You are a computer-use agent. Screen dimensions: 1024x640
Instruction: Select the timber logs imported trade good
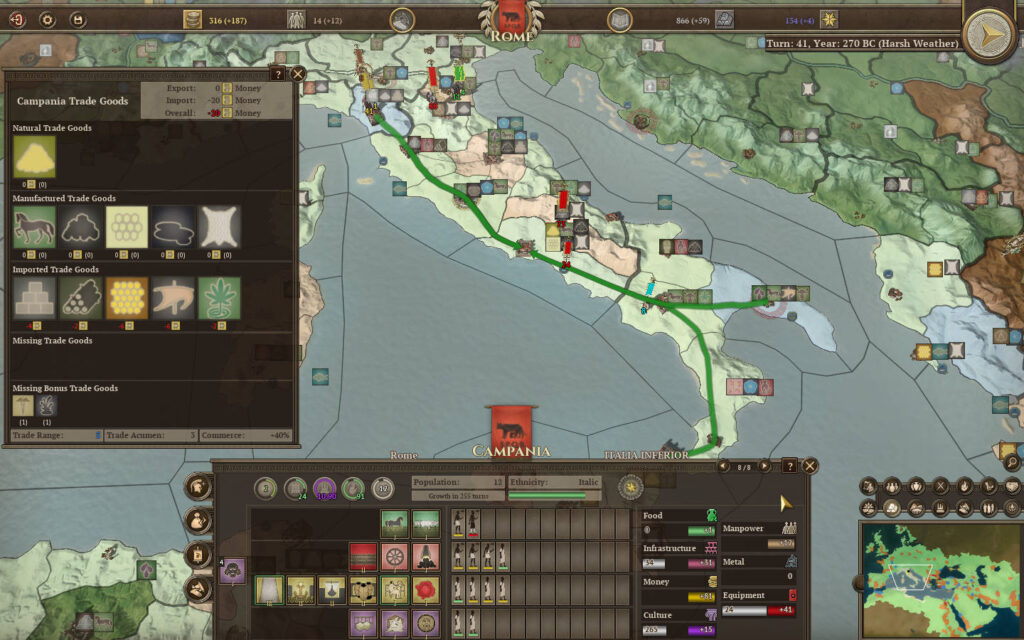coord(80,298)
